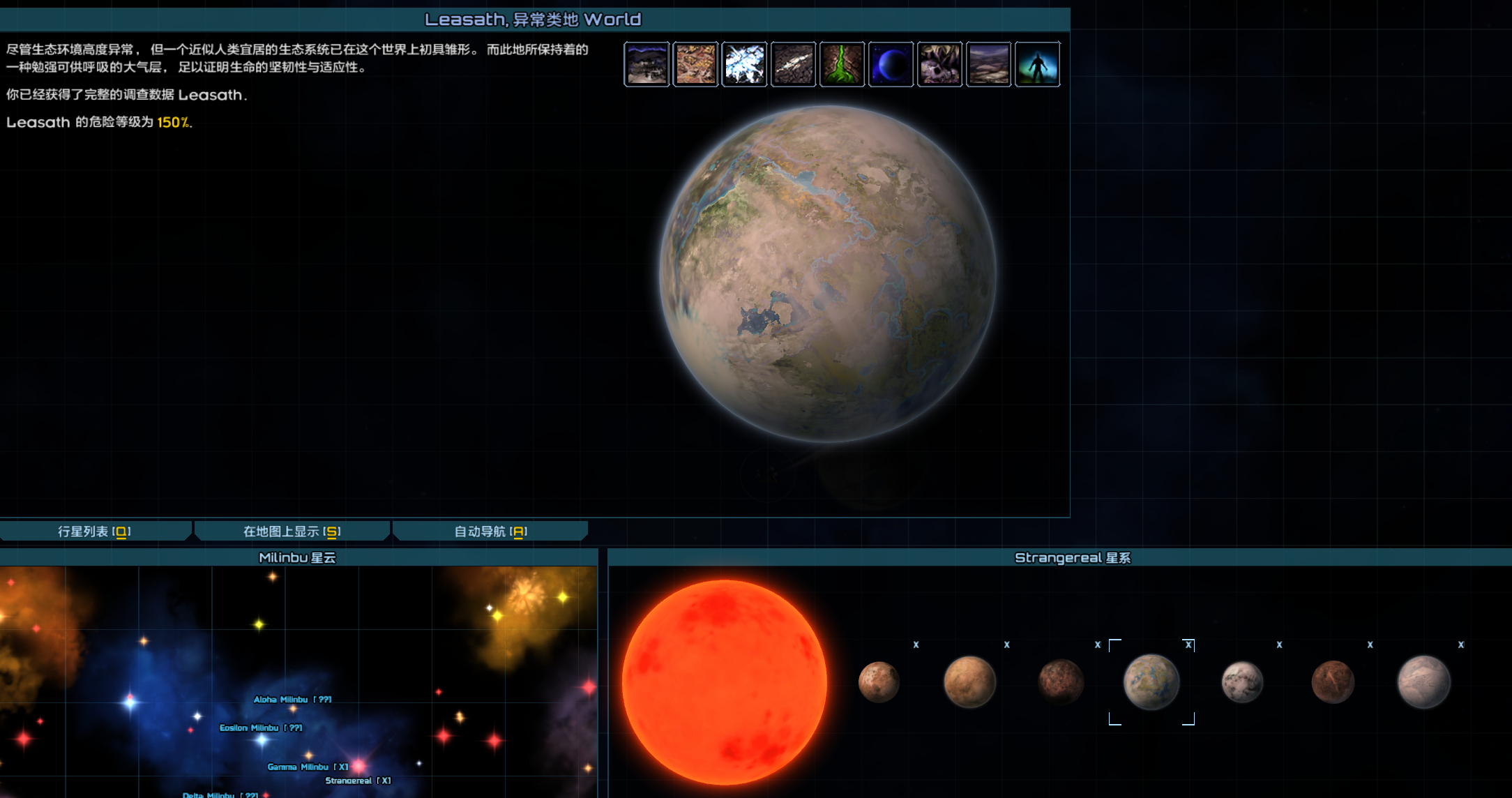This screenshot has width=1512, height=798.
Task: Select the outermost planet in the system row
Action: coord(1423,682)
